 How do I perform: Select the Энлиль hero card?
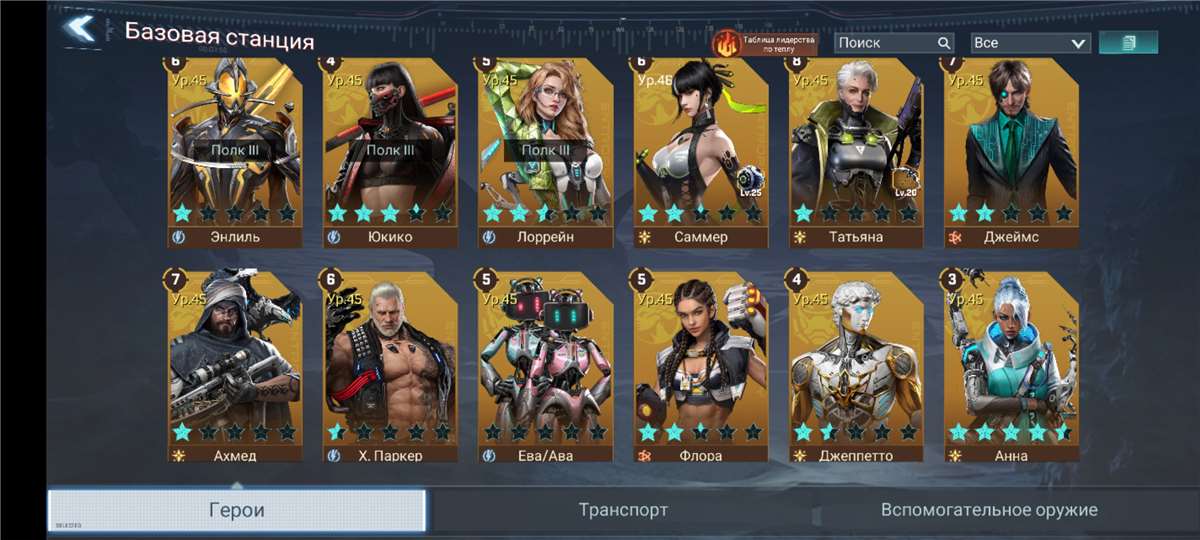click(235, 150)
